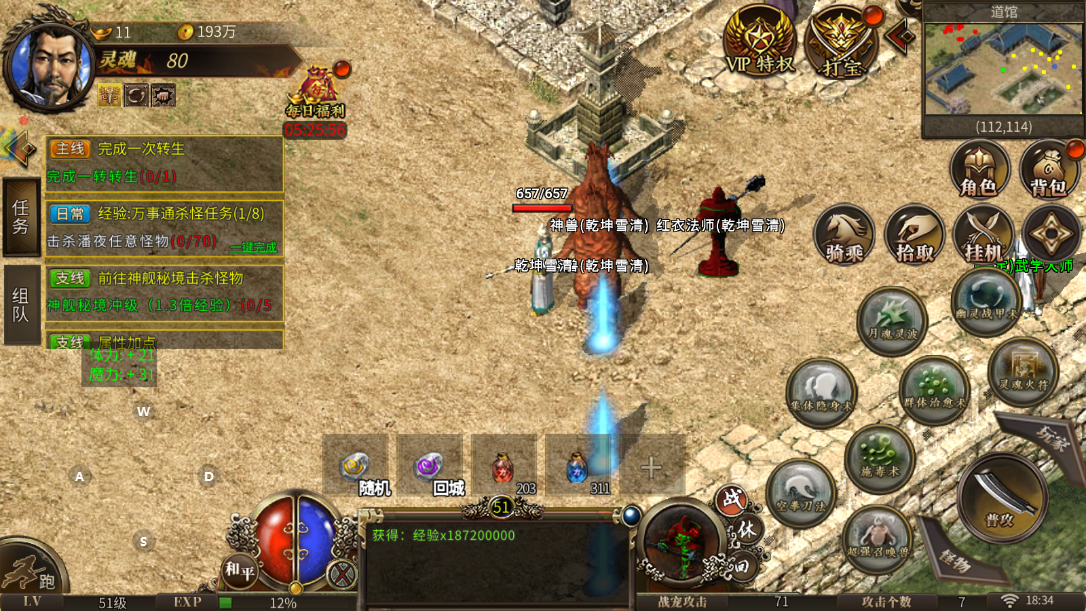Open the VIP特权 privileges menu
This screenshot has height=611, width=1086.
point(760,40)
